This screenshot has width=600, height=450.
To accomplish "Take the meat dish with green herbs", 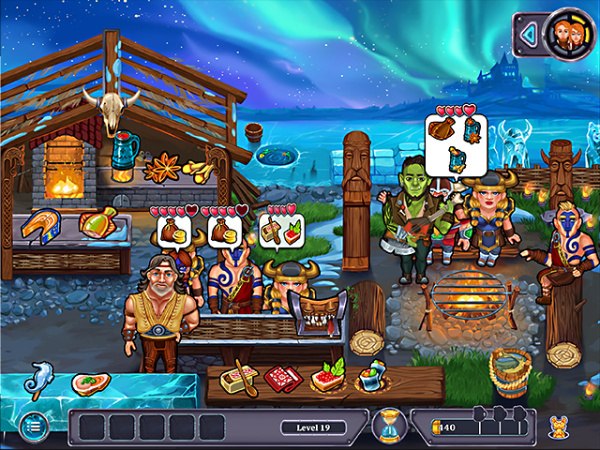I will pyautogui.click(x=326, y=377).
